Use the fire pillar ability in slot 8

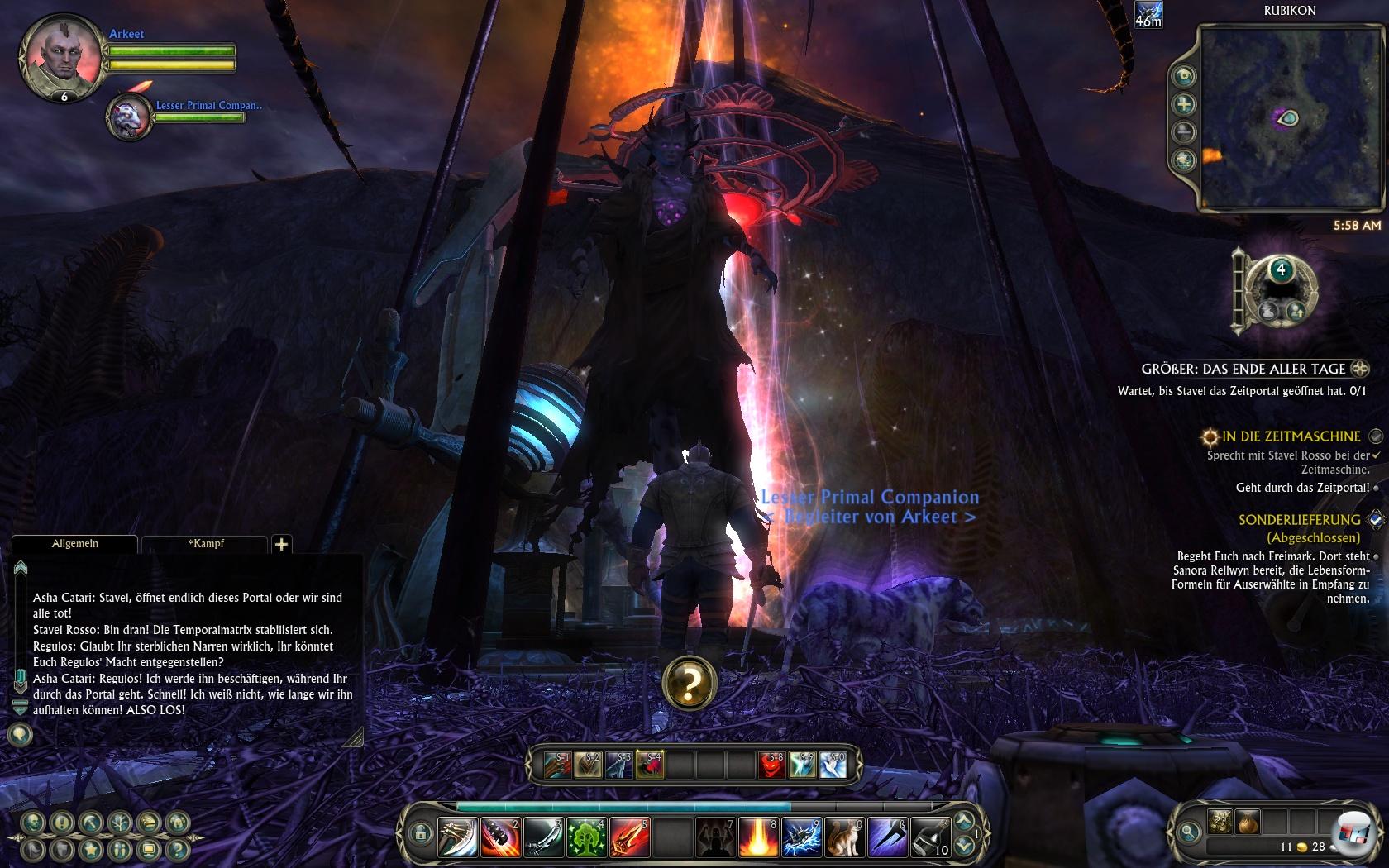tap(758, 838)
